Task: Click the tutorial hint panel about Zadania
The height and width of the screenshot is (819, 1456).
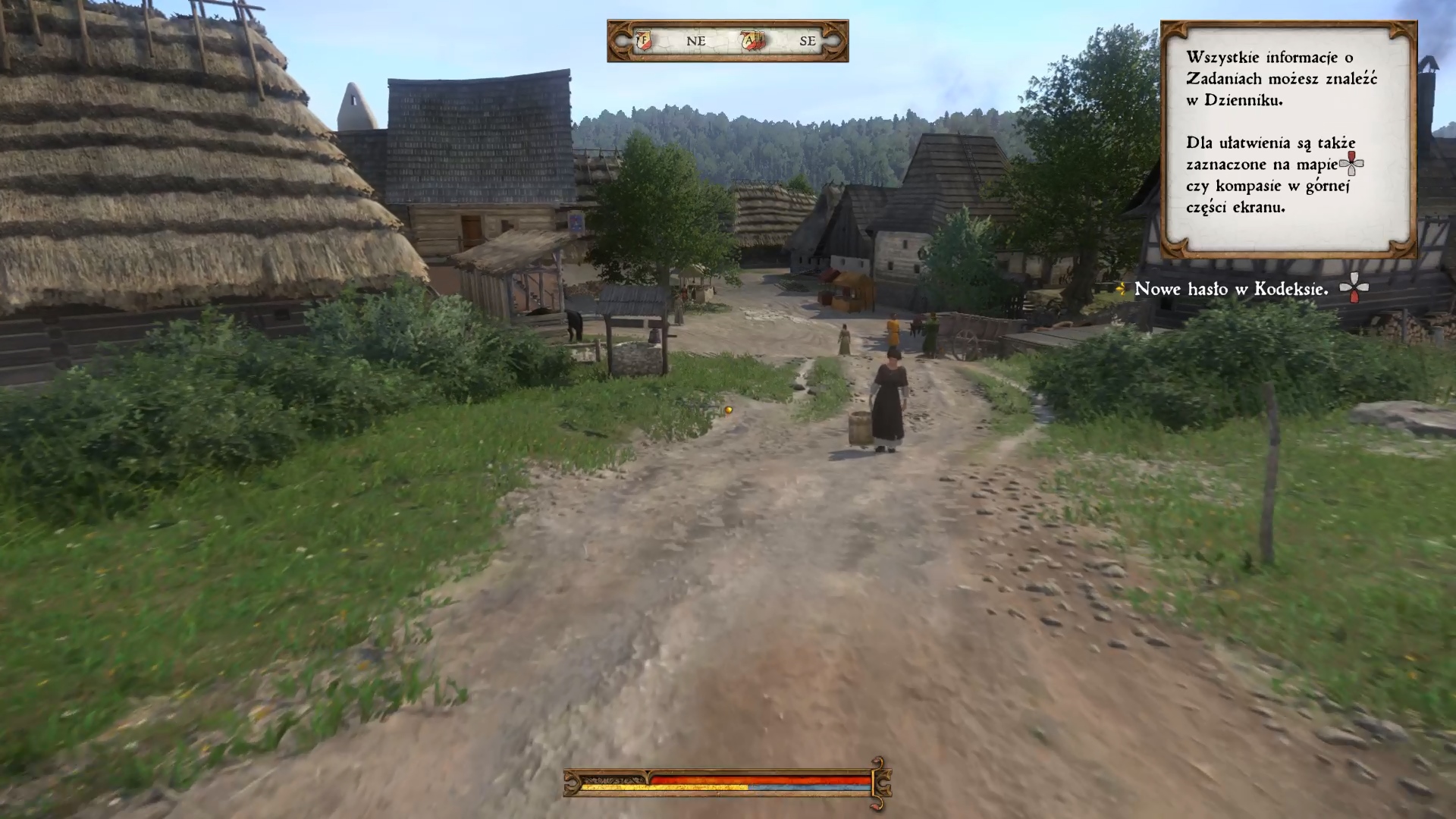Action: (x=1288, y=140)
